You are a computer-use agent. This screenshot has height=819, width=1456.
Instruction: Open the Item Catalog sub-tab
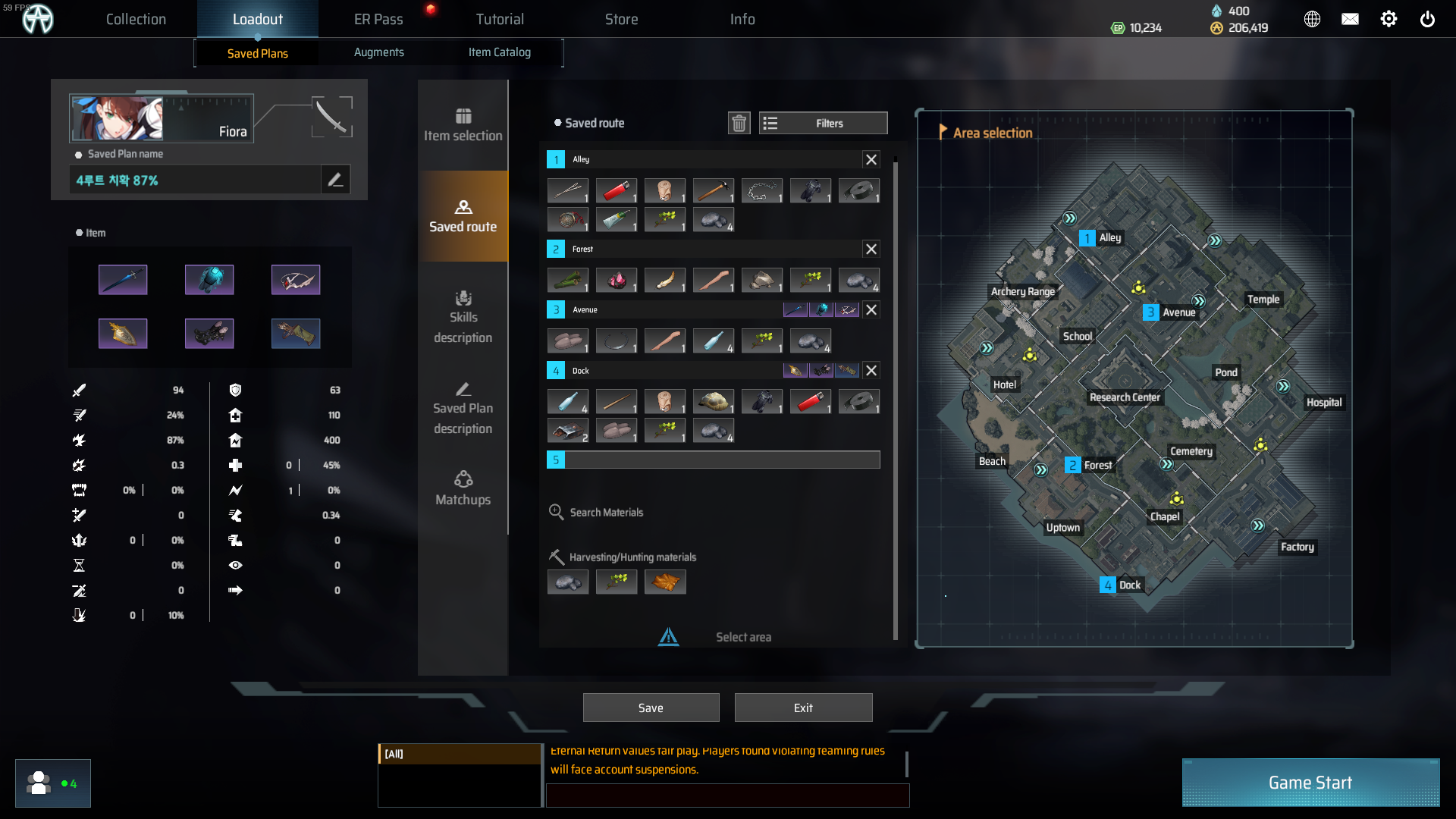[499, 52]
